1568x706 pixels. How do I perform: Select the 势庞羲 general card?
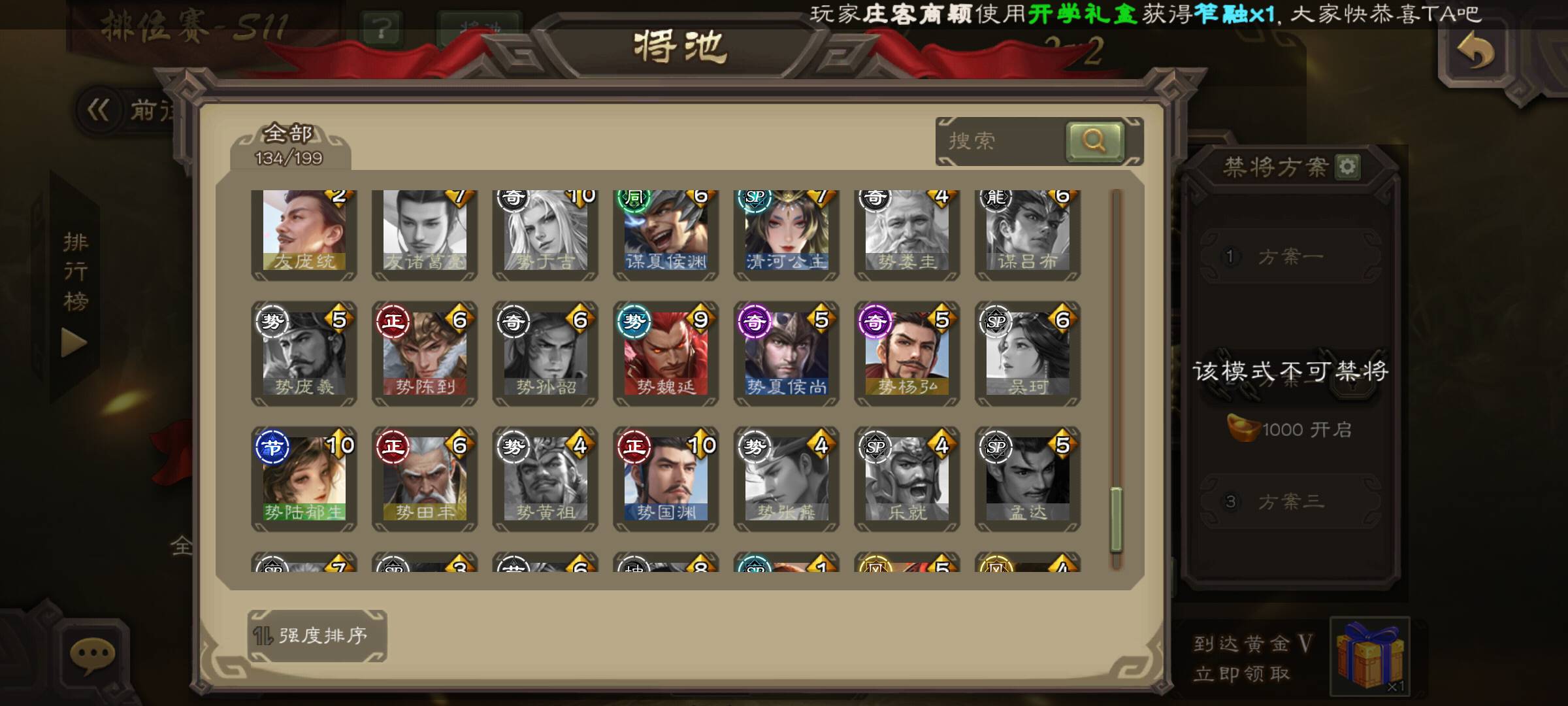click(304, 353)
